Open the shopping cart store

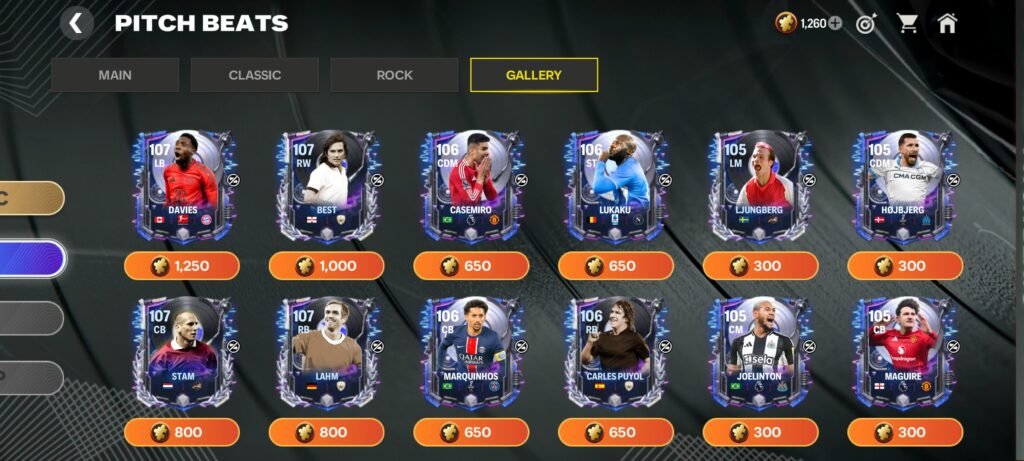click(907, 23)
